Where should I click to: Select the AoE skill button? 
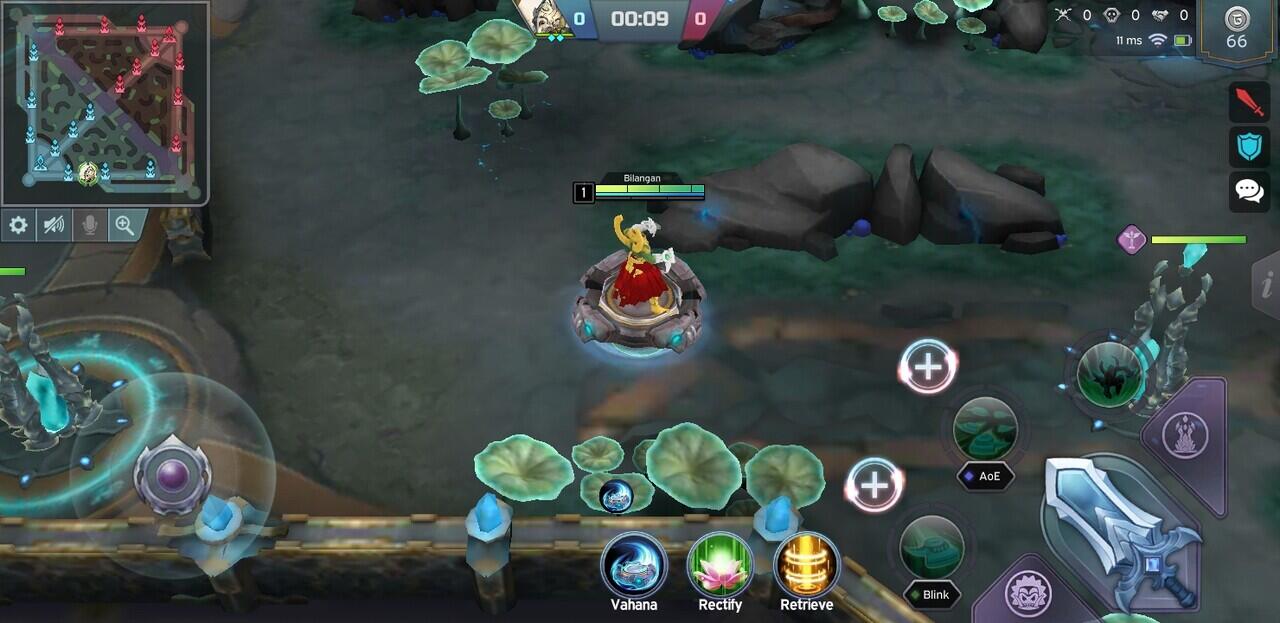(x=985, y=430)
